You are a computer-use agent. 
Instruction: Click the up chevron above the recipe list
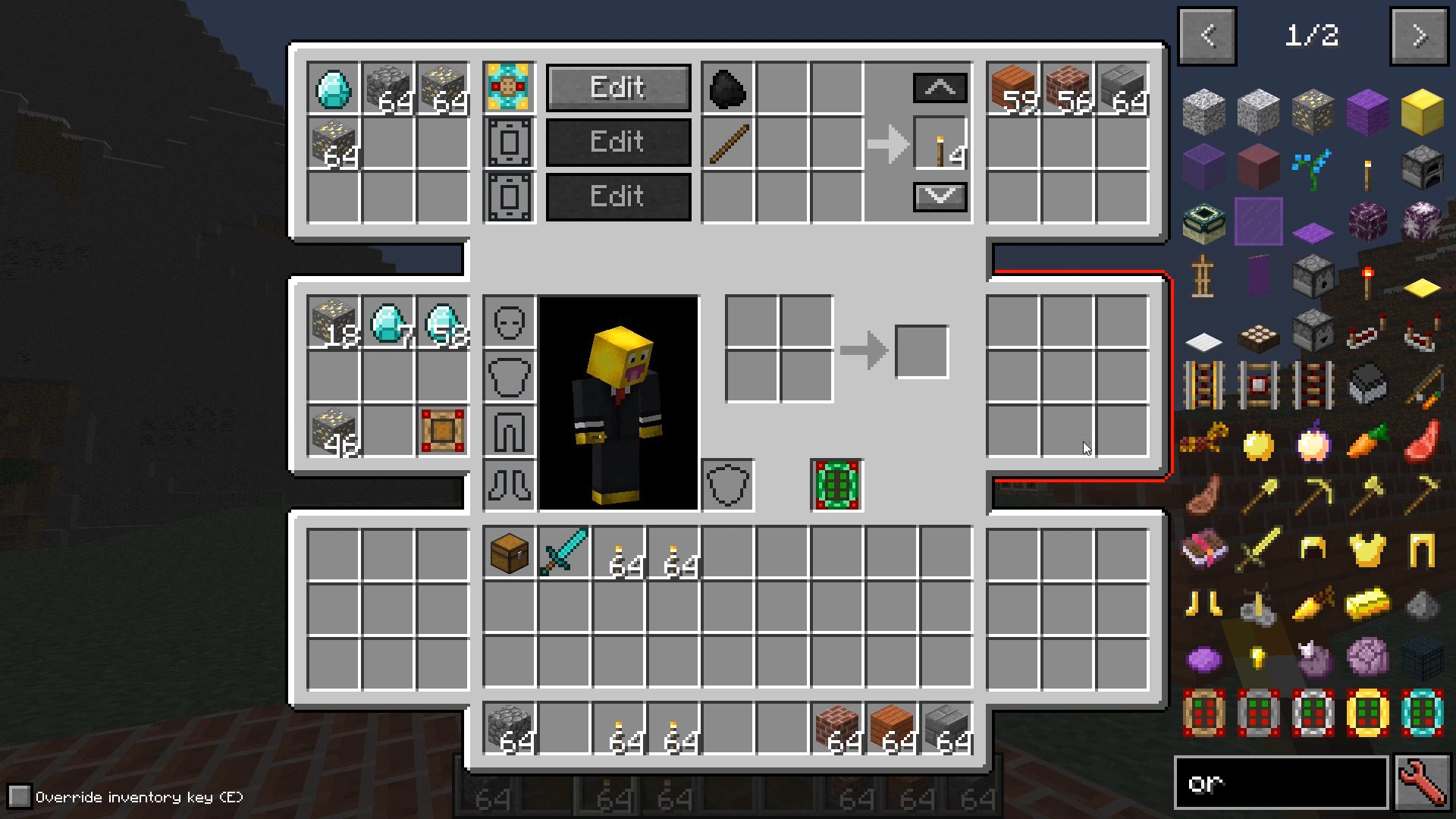click(x=940, y=86)
